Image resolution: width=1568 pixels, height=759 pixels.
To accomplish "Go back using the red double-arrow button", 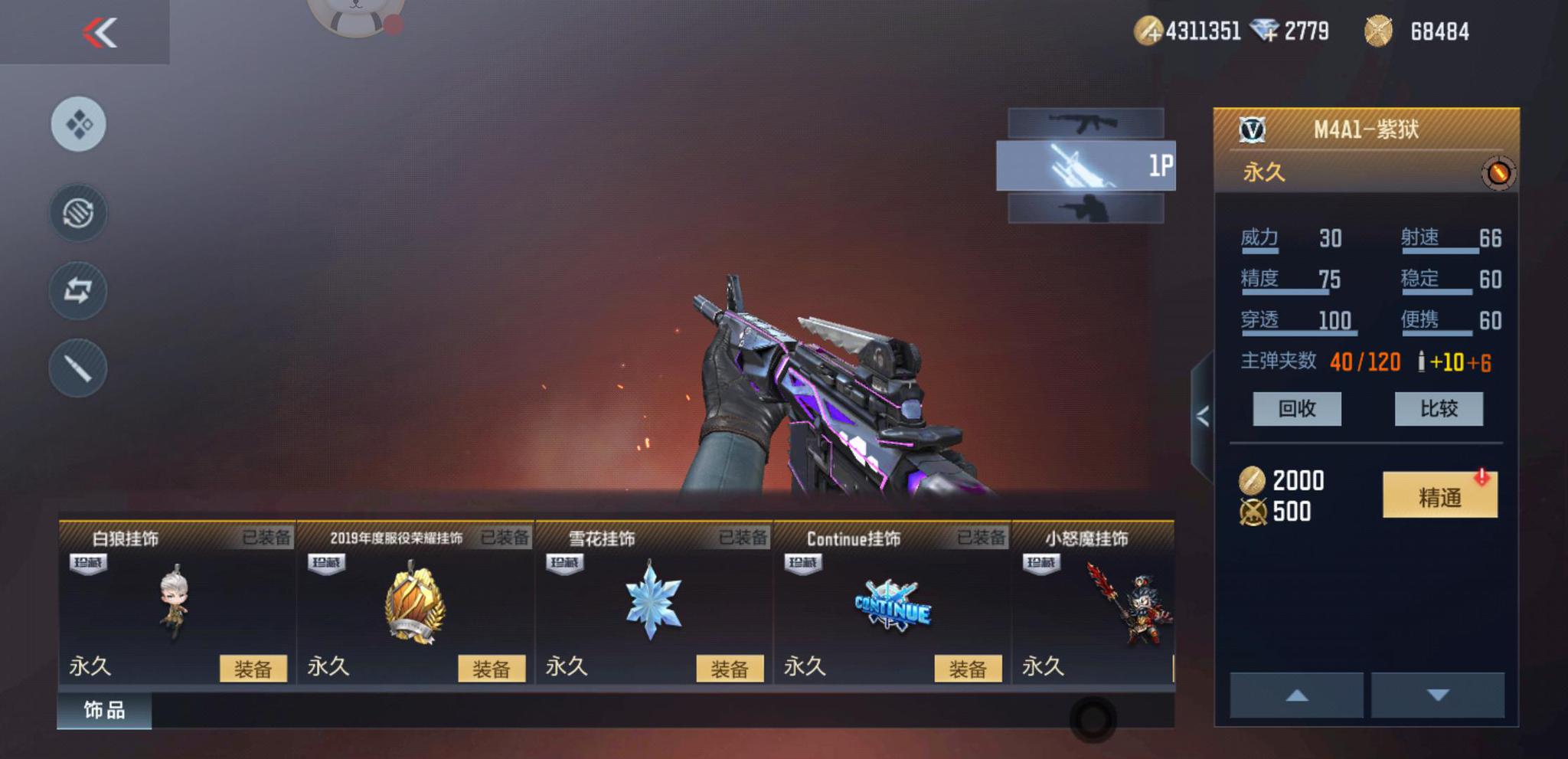I will coord(100,32).
